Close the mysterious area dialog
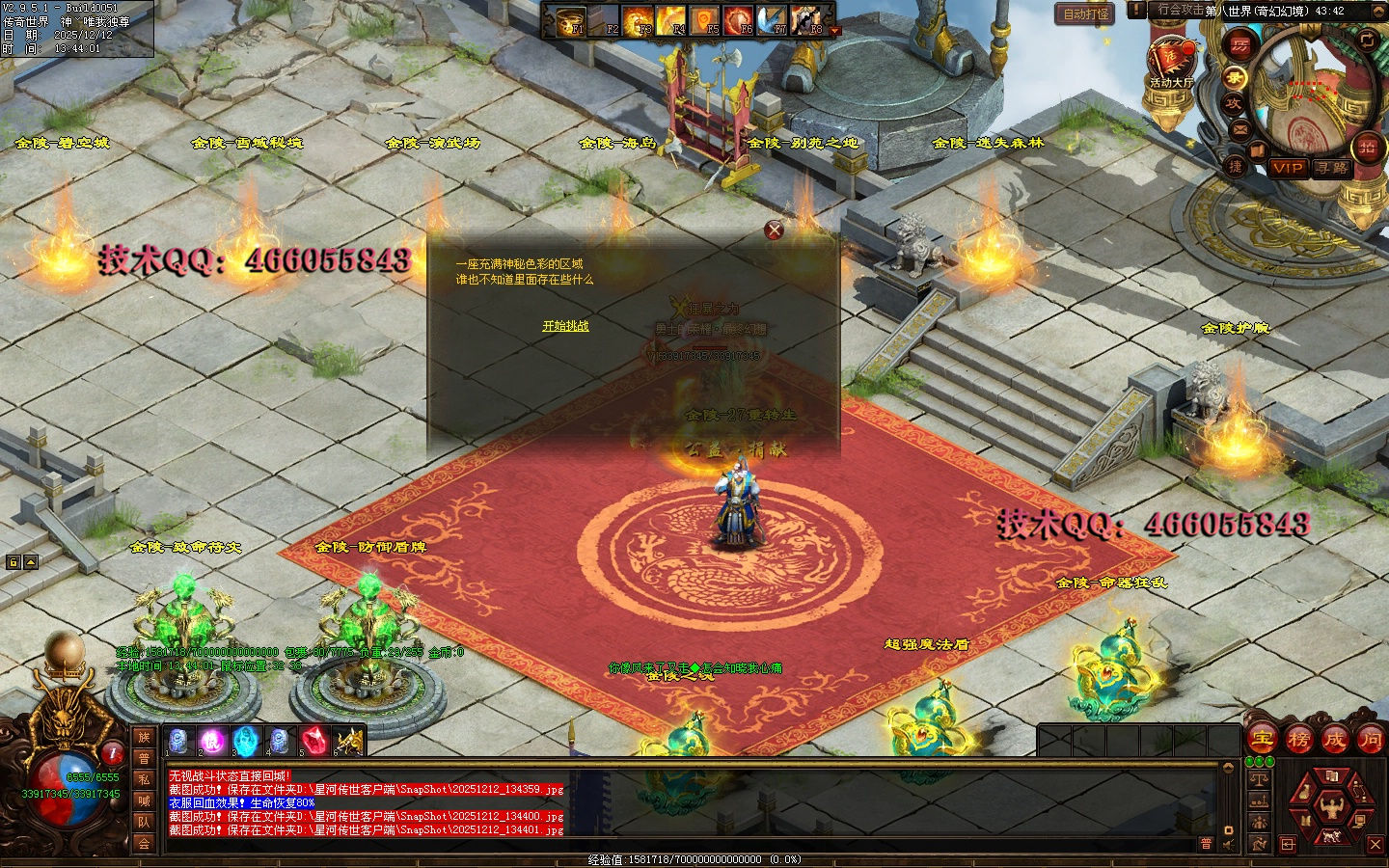The width and height of the screenshot is (1389, 868). [774, 230]
